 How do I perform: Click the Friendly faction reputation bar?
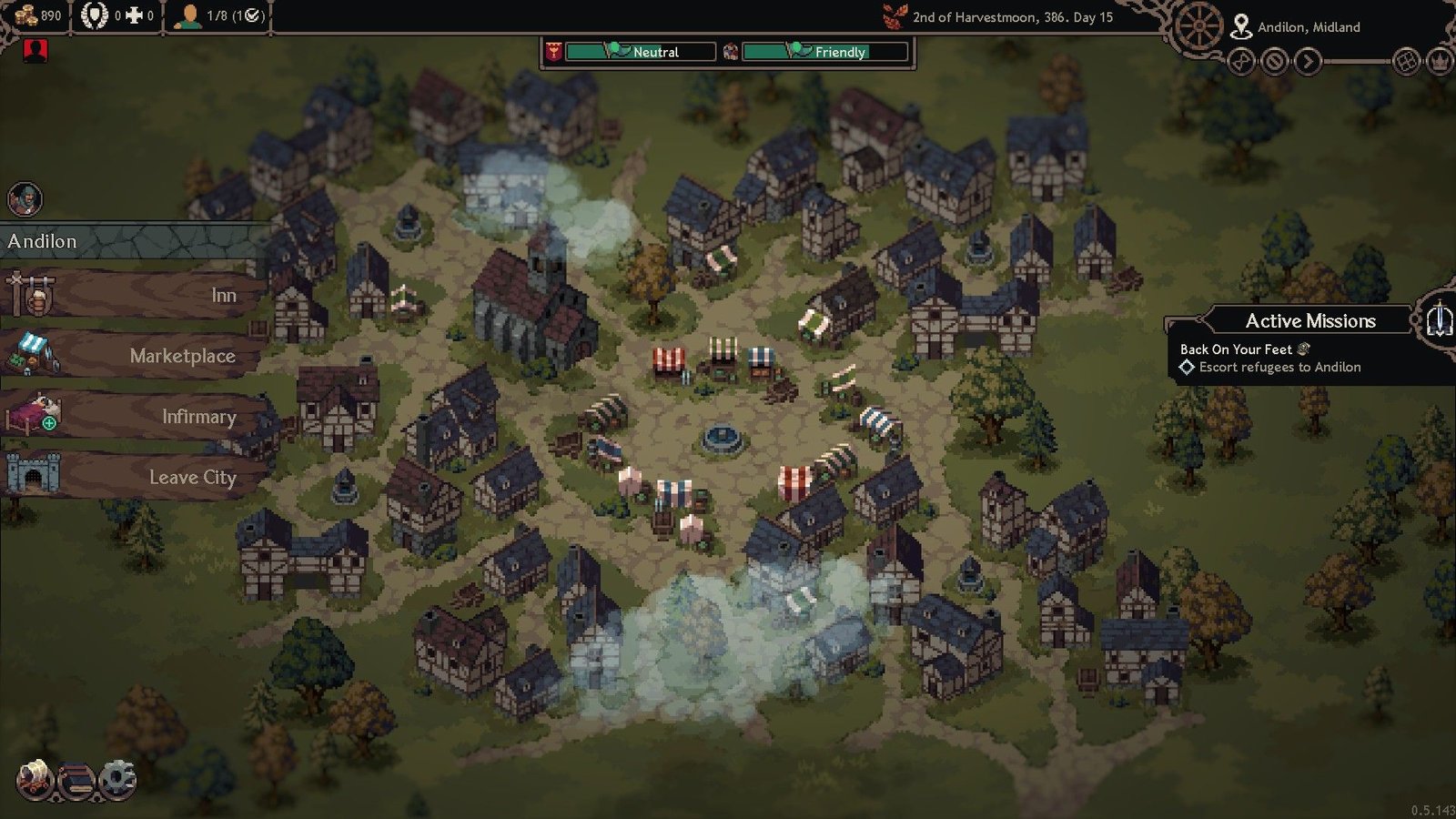tap(824, 52)
